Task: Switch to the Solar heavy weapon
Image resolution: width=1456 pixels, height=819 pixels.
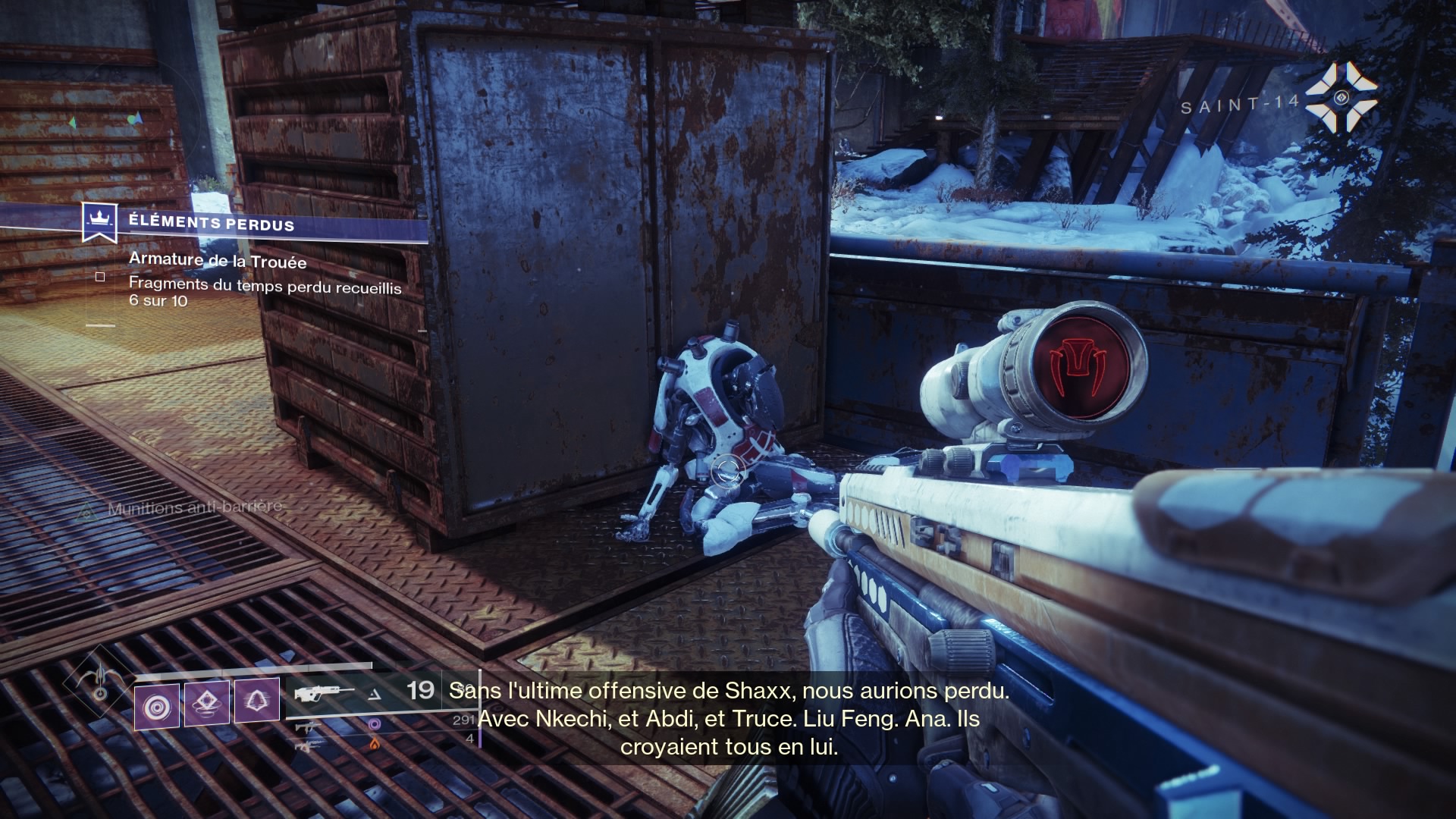Action: point(306,745)
